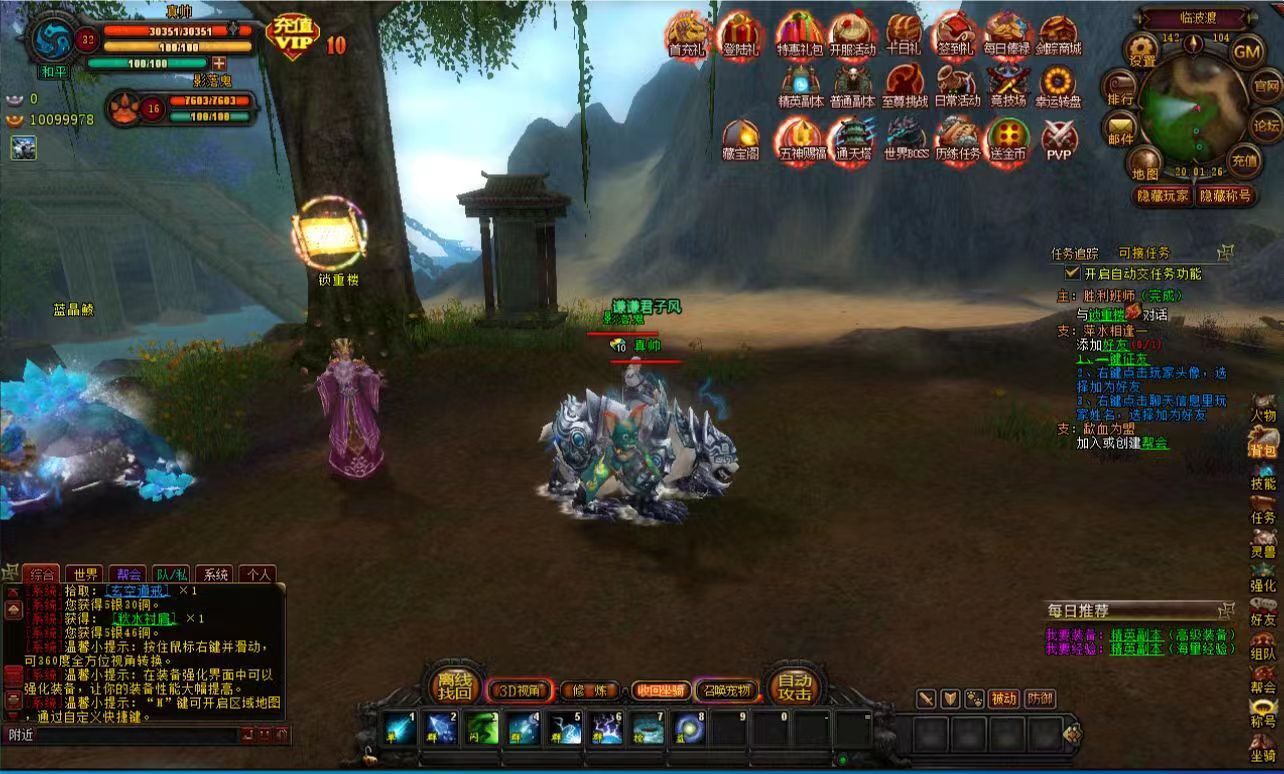Toggle the 隐藏玩家 hide-players button
The width and height of the screenshot is (1284, 774).
(1162, 196)
